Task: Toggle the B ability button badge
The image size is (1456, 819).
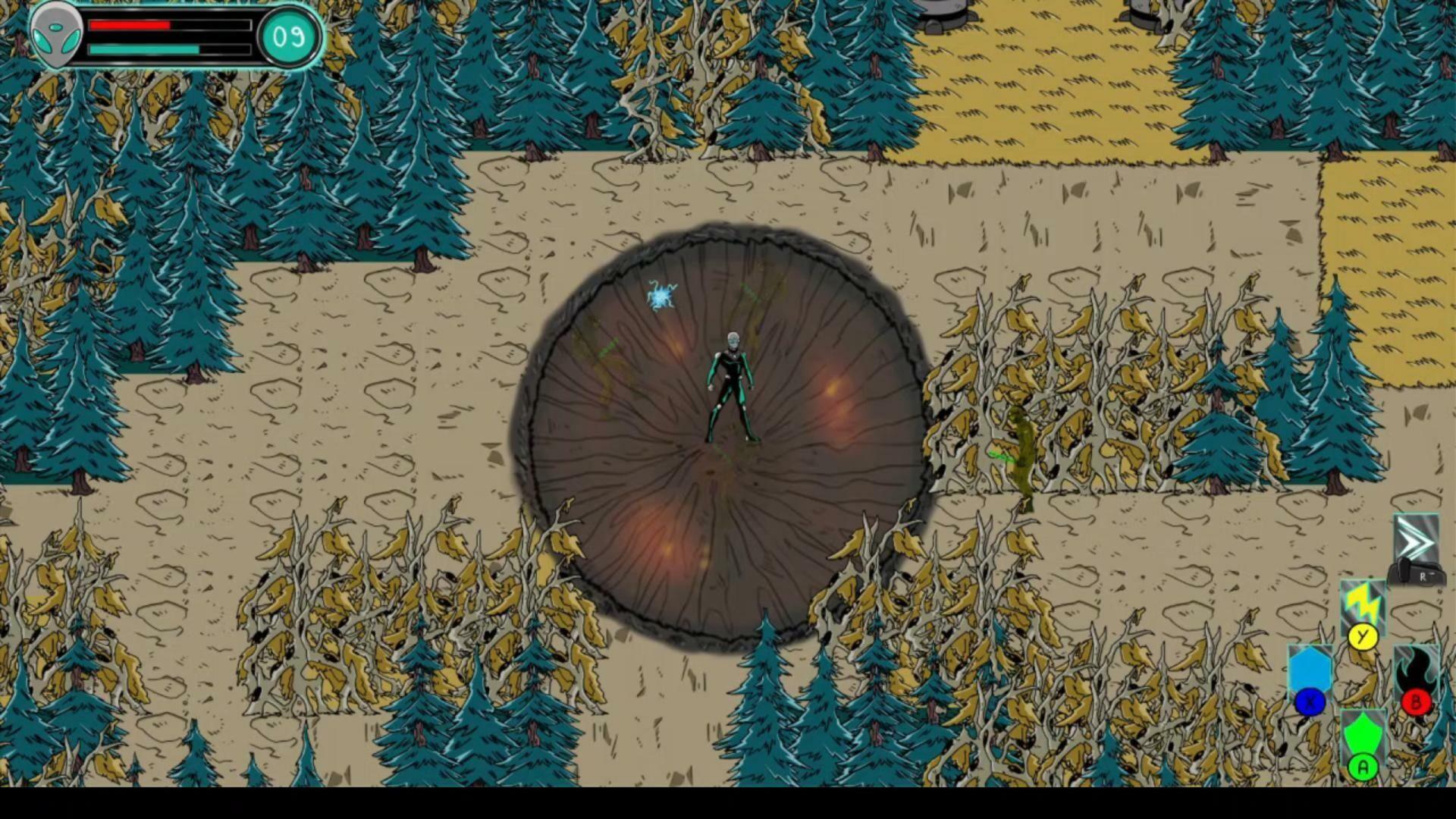Action: 1417,701
